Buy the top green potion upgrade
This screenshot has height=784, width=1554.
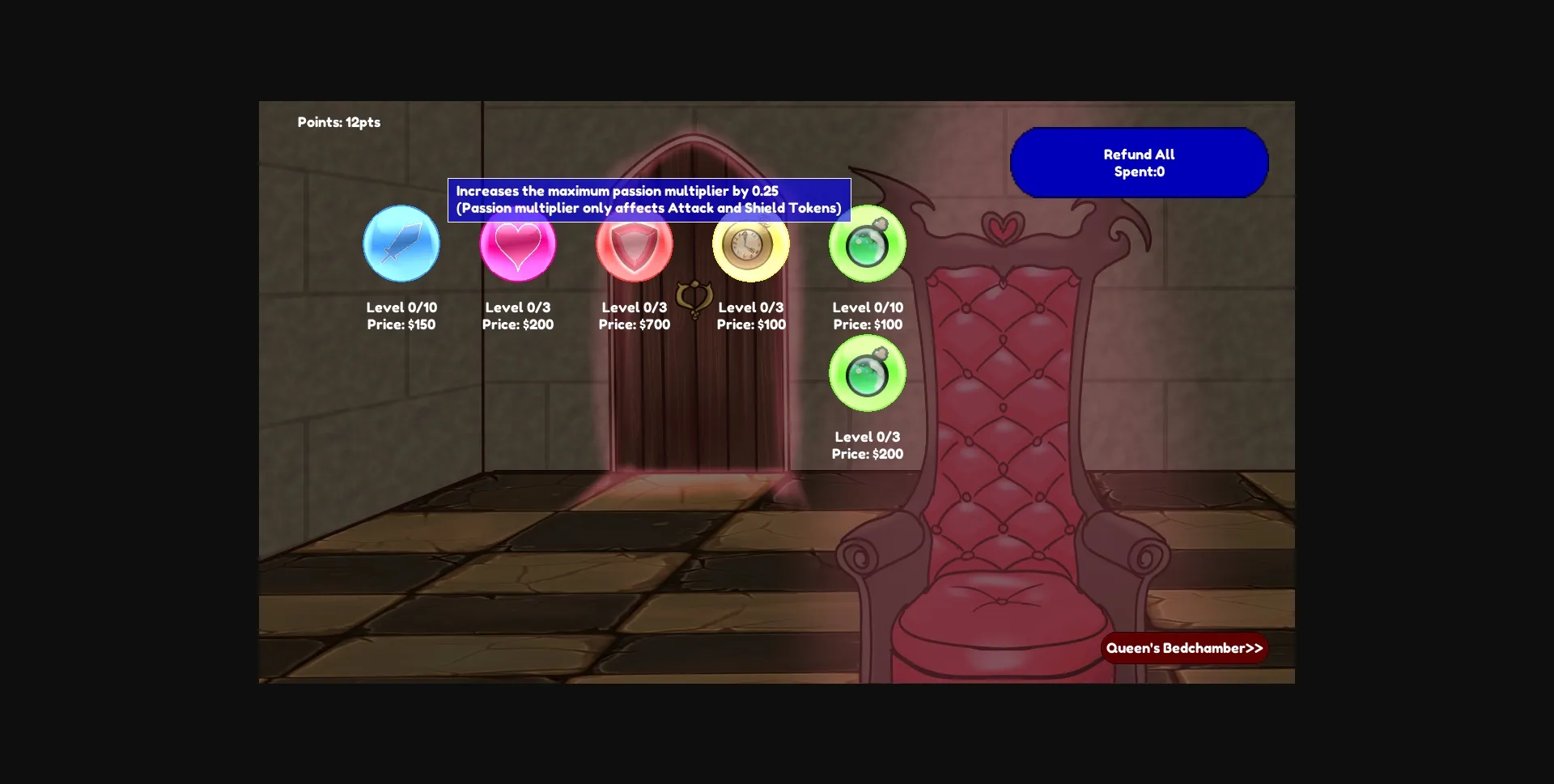pos(867,244)
